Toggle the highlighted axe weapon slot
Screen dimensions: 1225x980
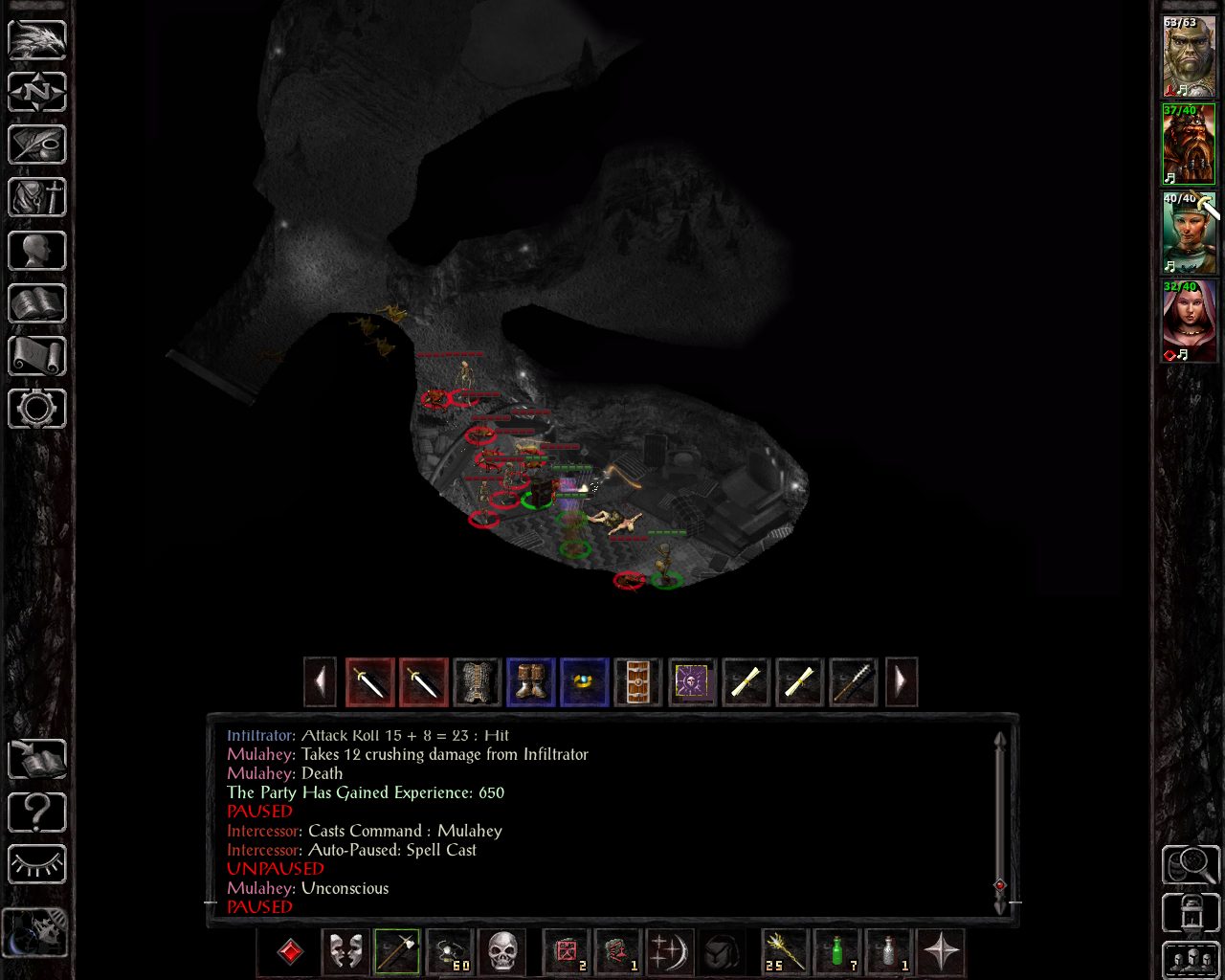click(x=396, y=952)
